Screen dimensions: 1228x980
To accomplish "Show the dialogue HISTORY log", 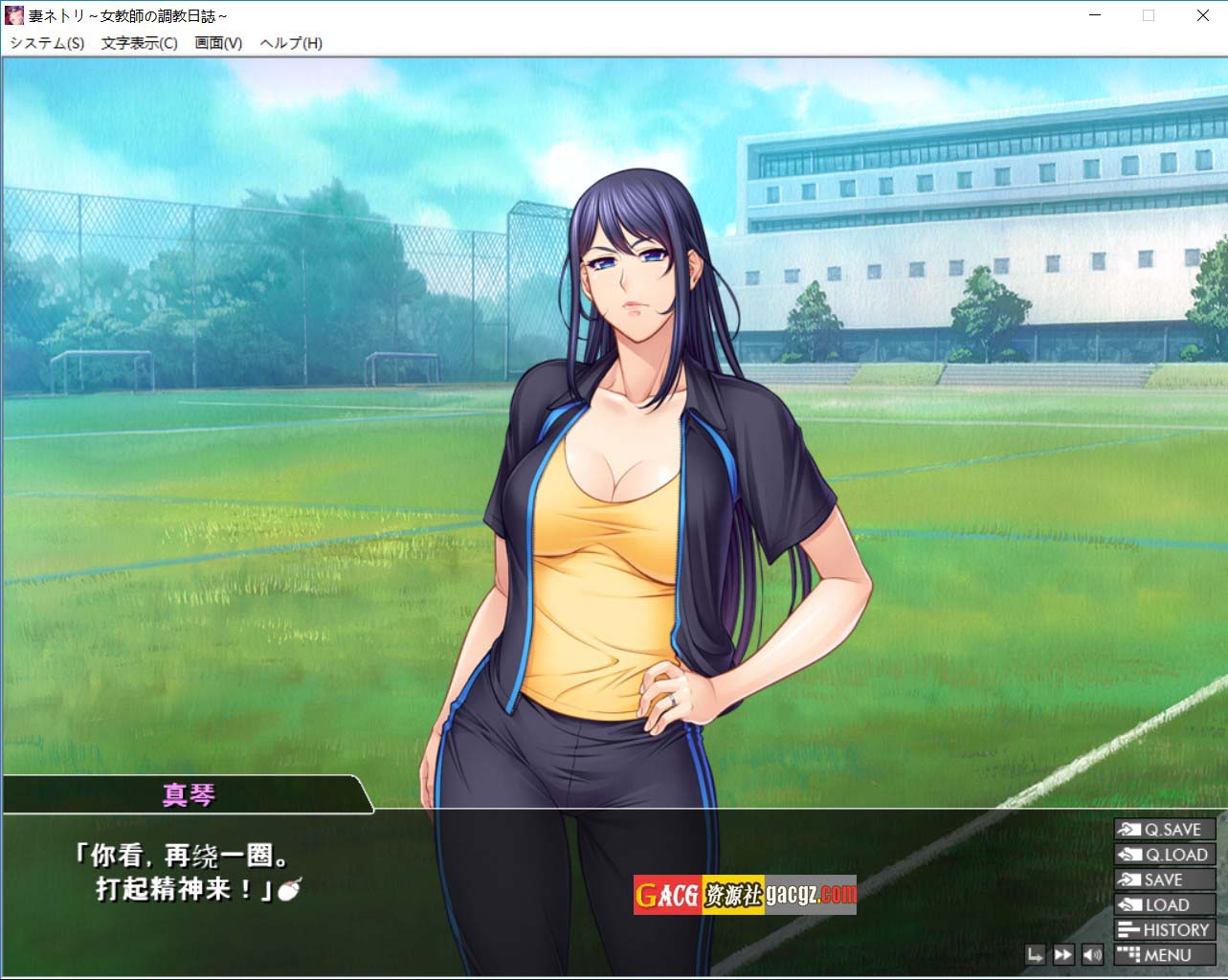I will (1164, 929).
